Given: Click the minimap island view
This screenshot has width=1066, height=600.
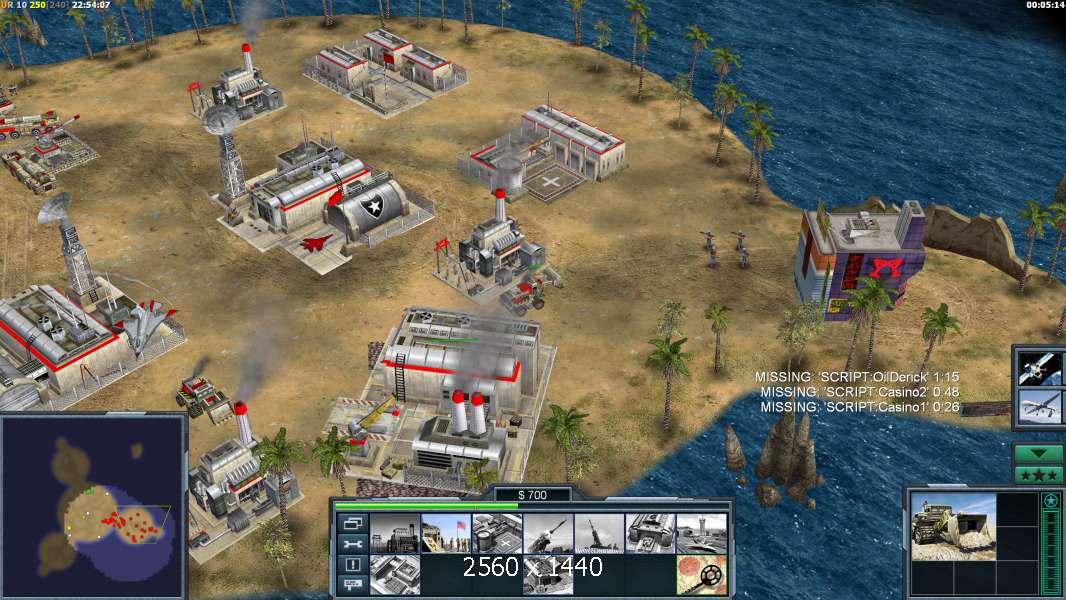Looking at the screenshot, I should click(x=93, y=506).
